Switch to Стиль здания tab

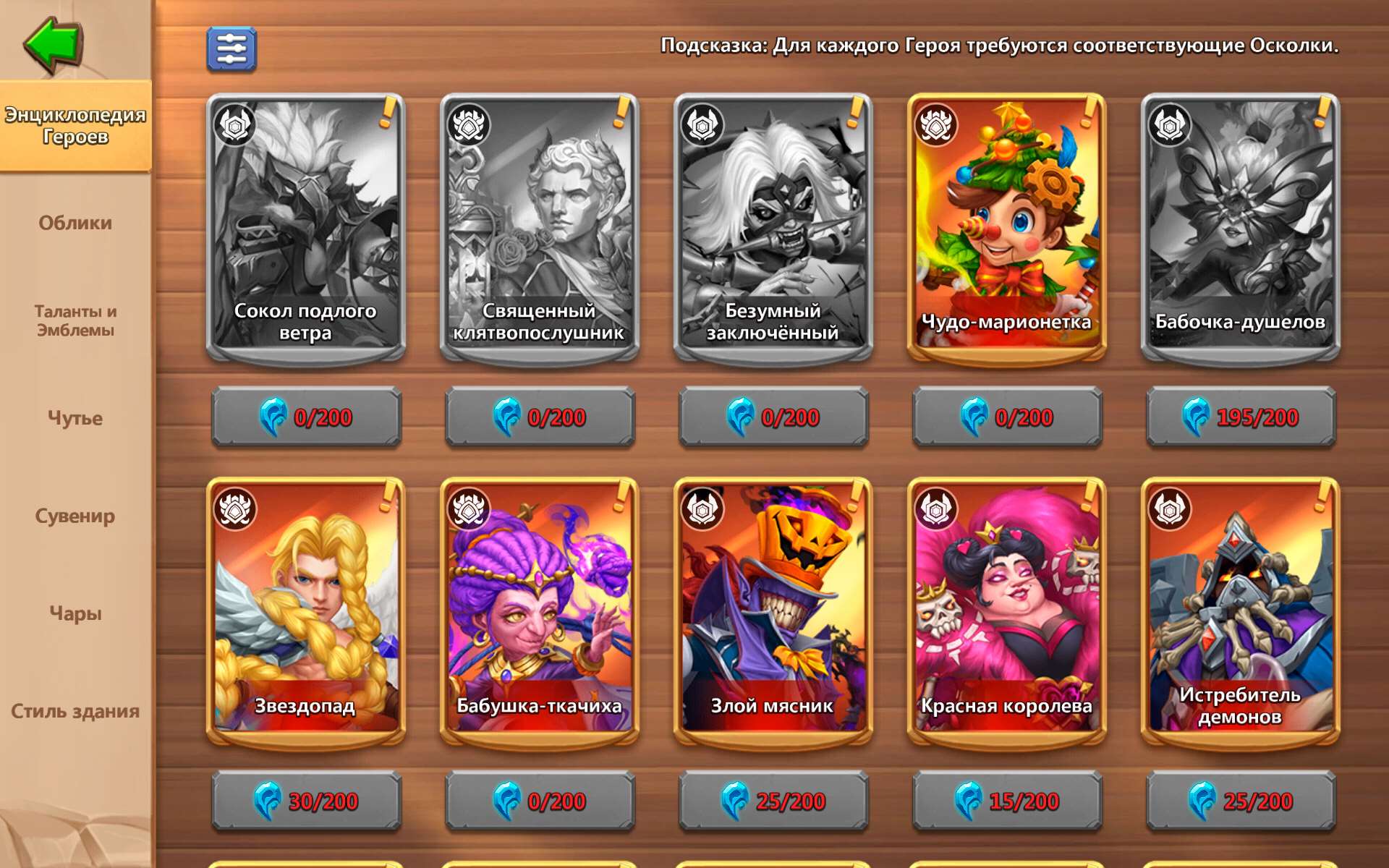click(74, 712)
